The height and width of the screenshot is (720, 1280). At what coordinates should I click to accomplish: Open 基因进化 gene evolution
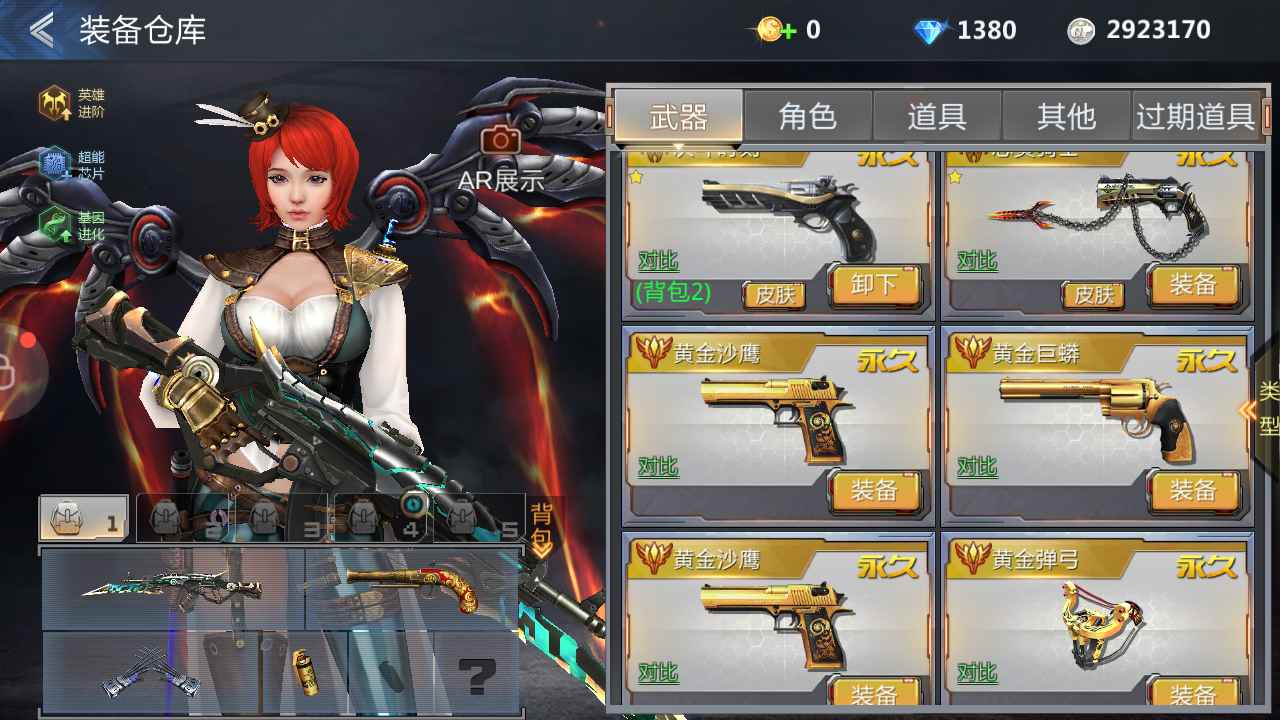click(x=71, y=226)
